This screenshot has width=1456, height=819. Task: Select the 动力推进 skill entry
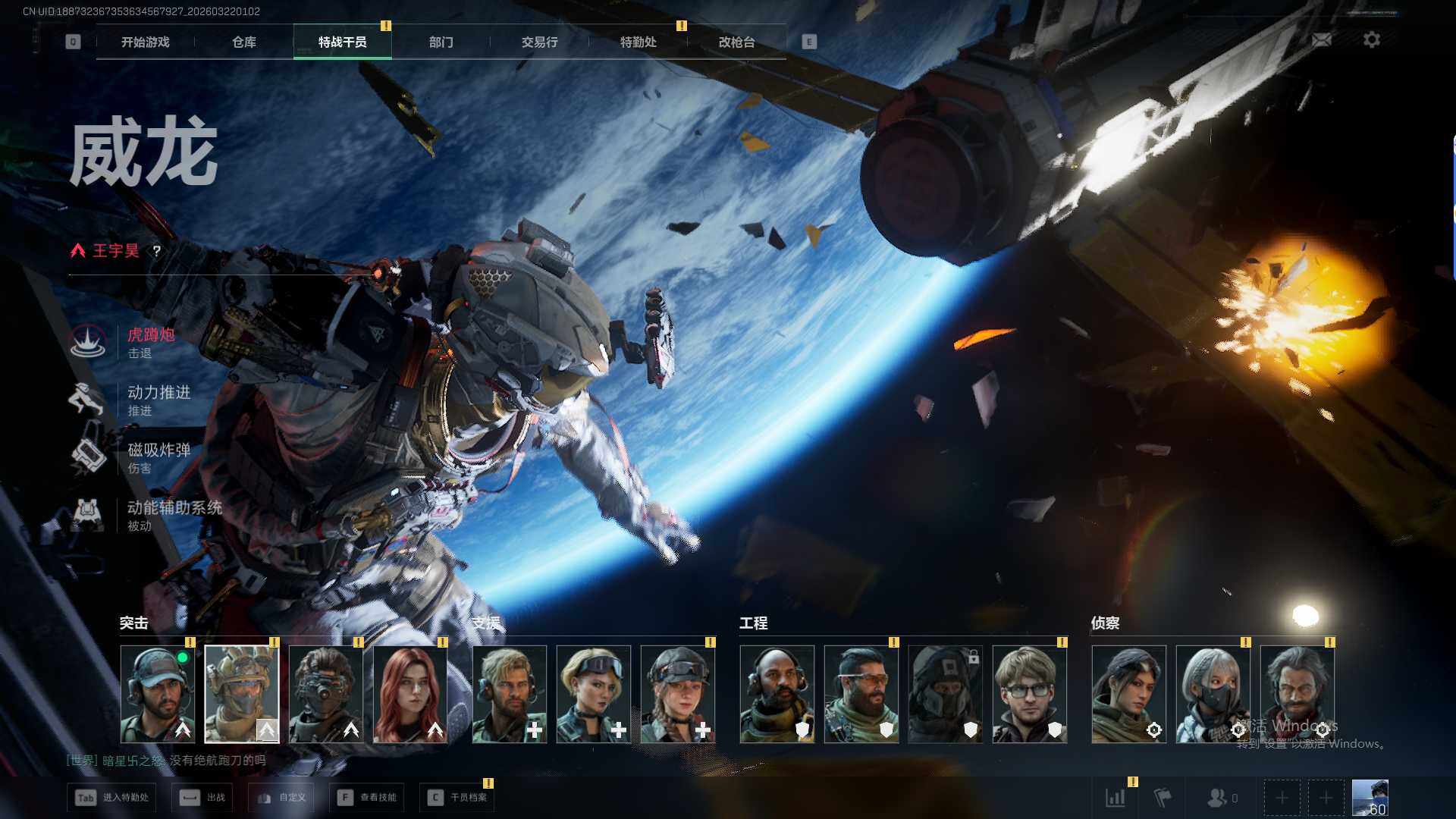click(158, 400)
